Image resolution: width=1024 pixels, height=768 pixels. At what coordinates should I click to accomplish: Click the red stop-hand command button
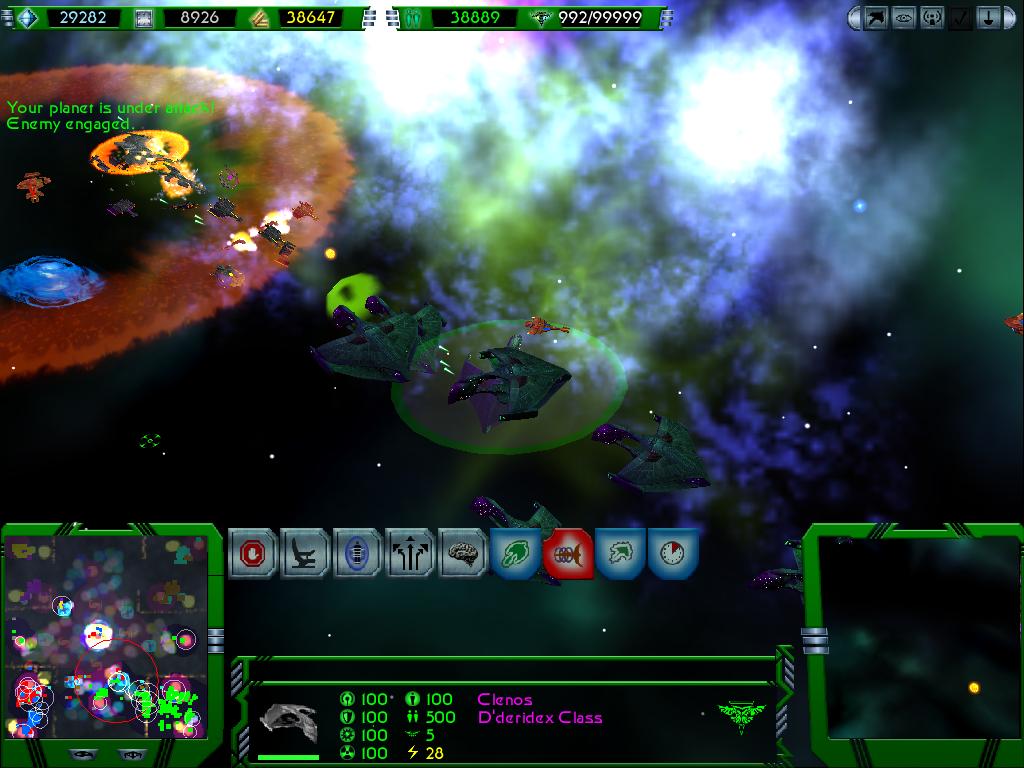[252, 553]
